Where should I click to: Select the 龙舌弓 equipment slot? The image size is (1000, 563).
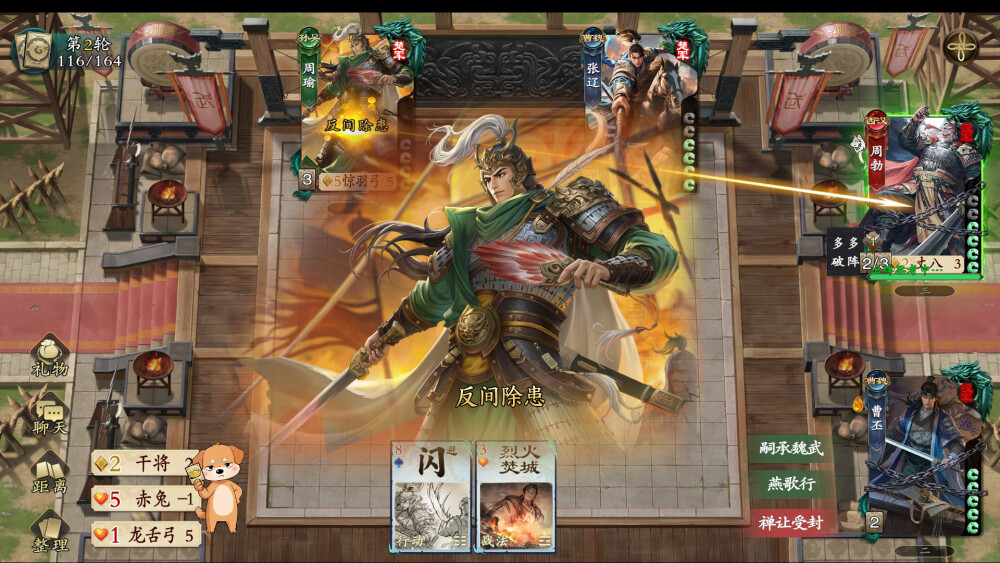(x=146, y=535)
